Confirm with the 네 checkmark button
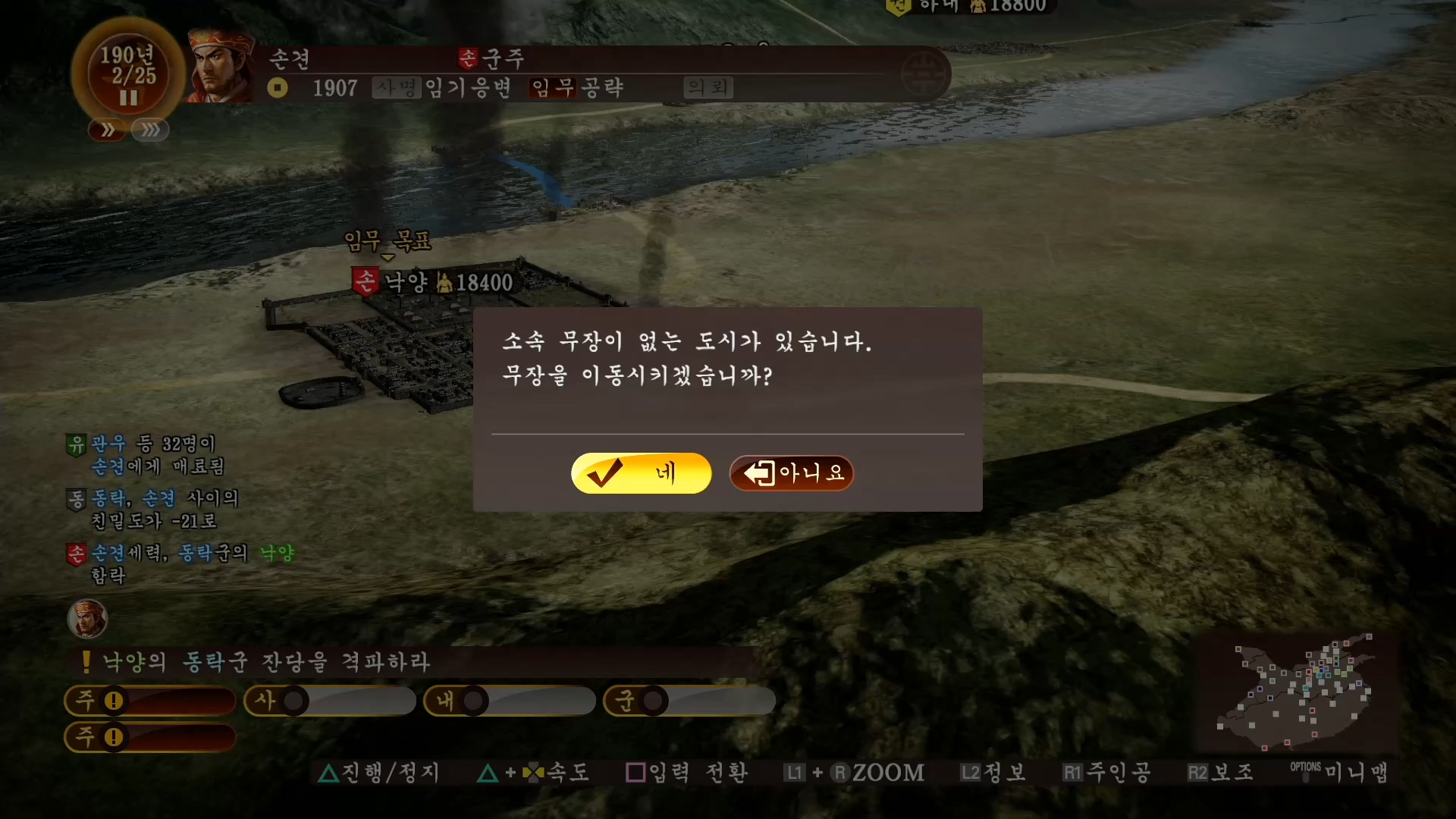 click(641, 473)
